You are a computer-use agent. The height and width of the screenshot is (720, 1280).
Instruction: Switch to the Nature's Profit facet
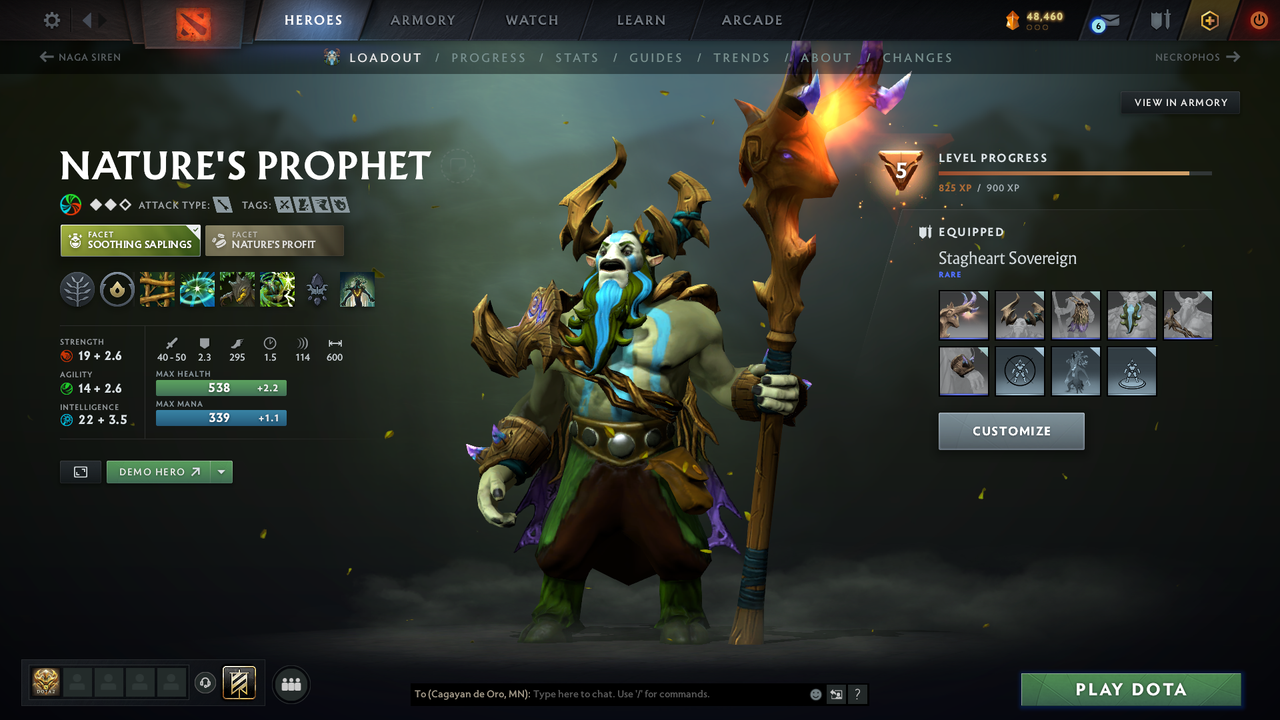point(274,240)
